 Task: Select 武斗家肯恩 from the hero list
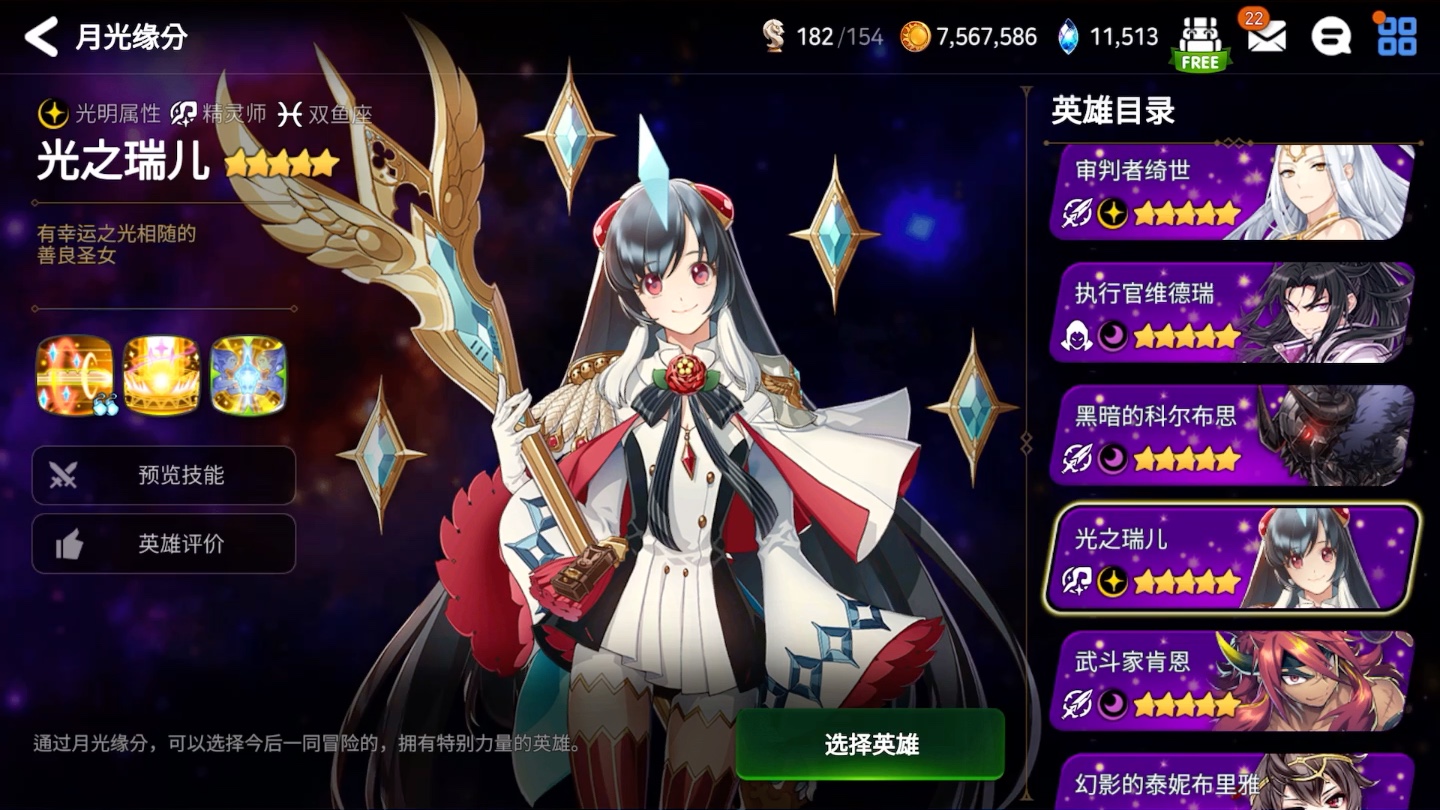(x=1230, y=680)
